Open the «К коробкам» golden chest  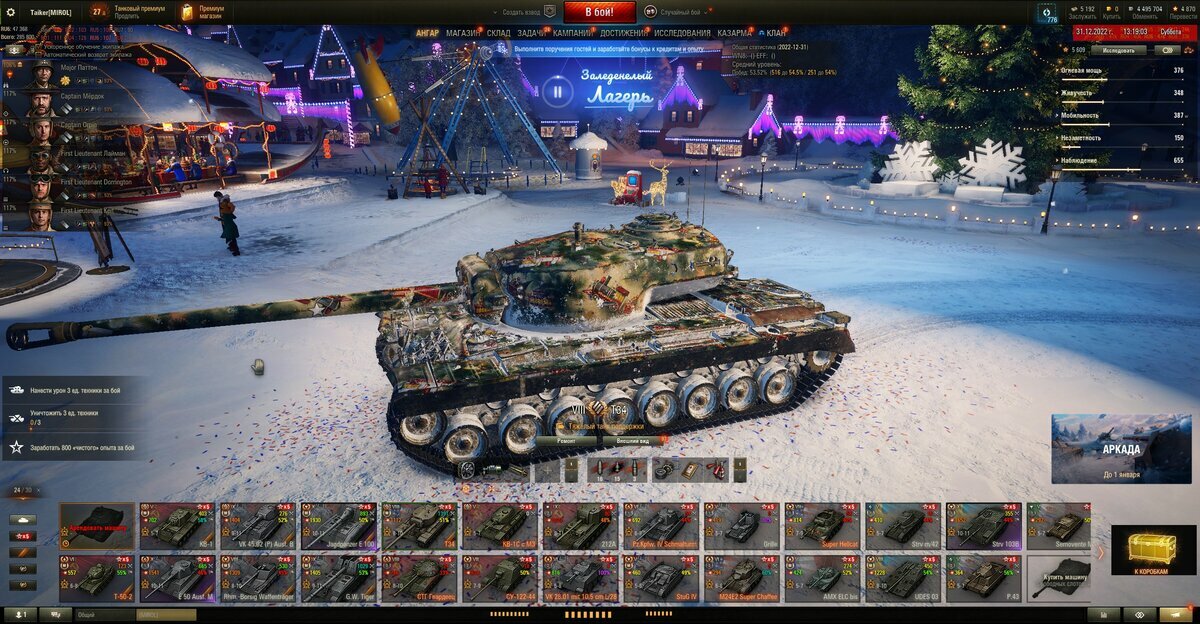tap(1154, 552)
